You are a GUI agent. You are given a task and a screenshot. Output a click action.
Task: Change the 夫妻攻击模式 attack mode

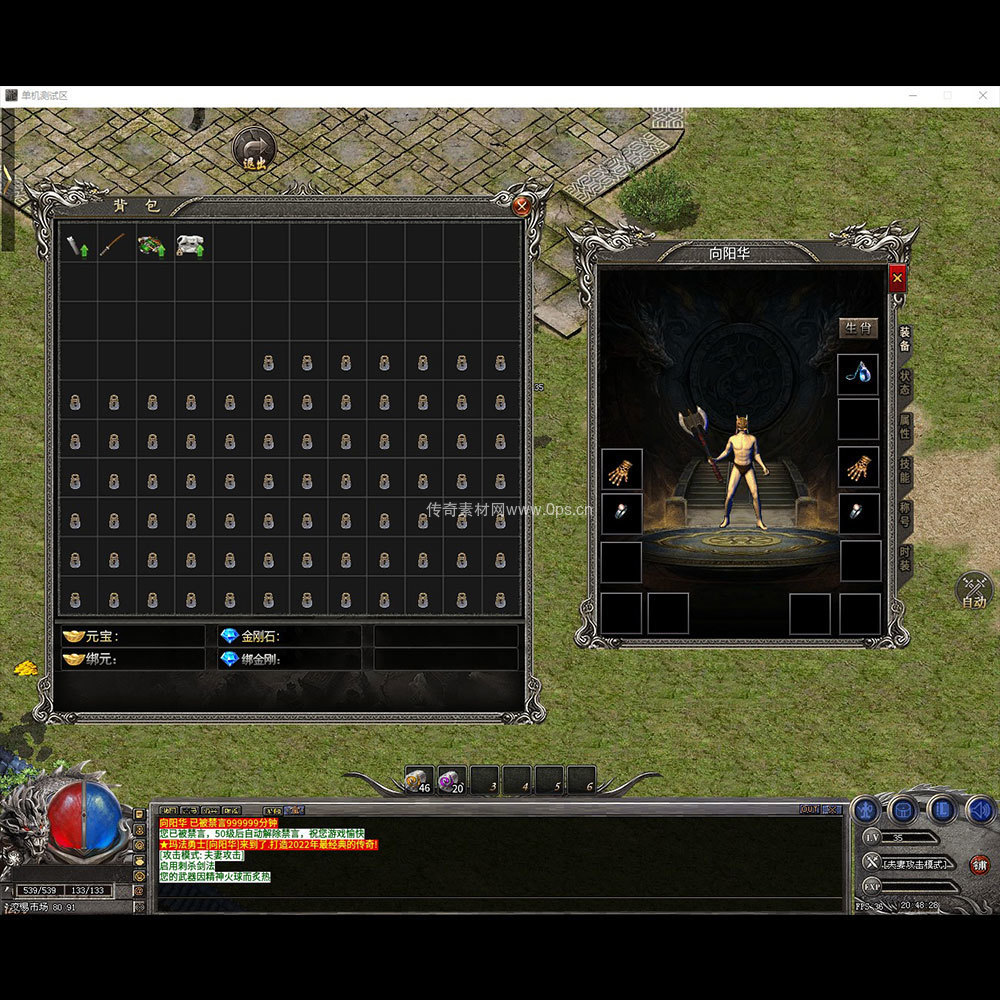pos(910,863)
